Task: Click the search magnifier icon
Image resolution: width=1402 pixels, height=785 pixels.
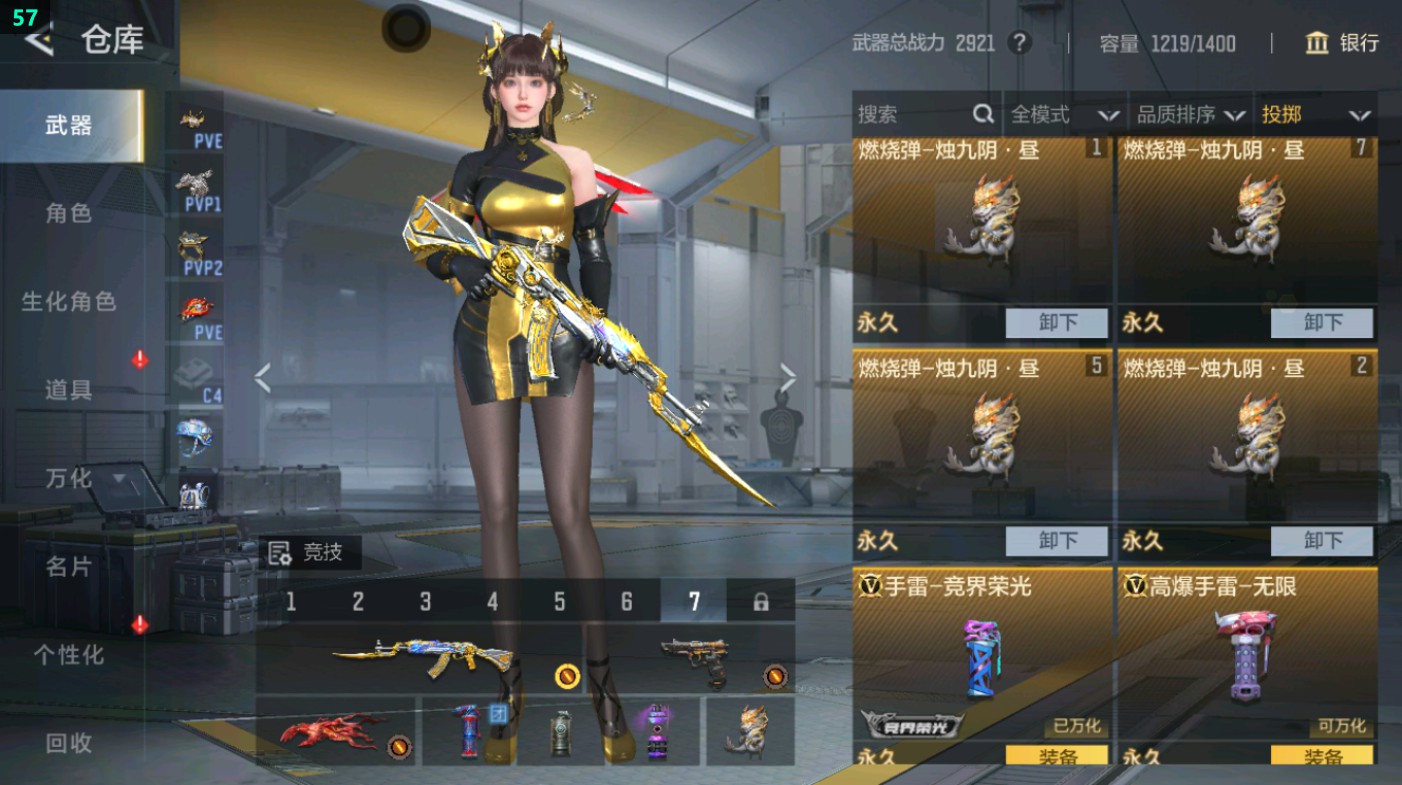Action: [984, 114]
